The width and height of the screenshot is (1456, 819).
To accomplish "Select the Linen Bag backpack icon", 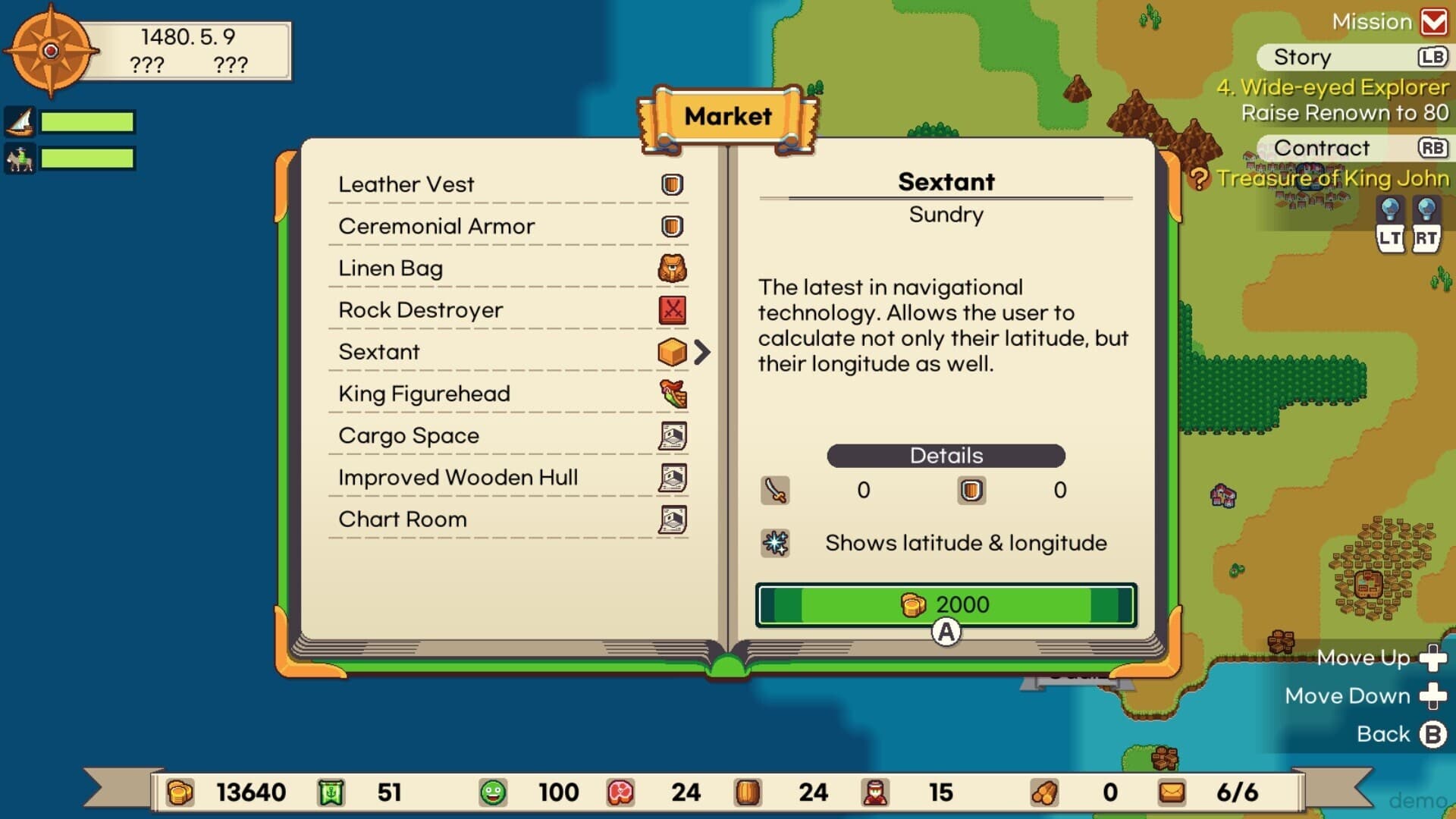I will coord(670,267).
